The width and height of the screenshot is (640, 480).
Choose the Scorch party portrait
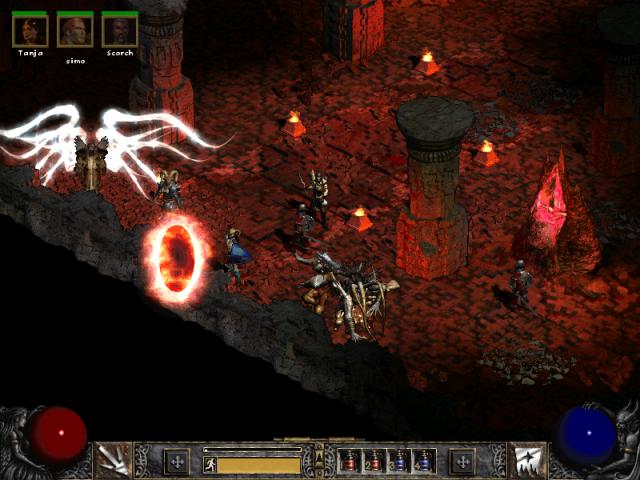click(x=120, y=30)
